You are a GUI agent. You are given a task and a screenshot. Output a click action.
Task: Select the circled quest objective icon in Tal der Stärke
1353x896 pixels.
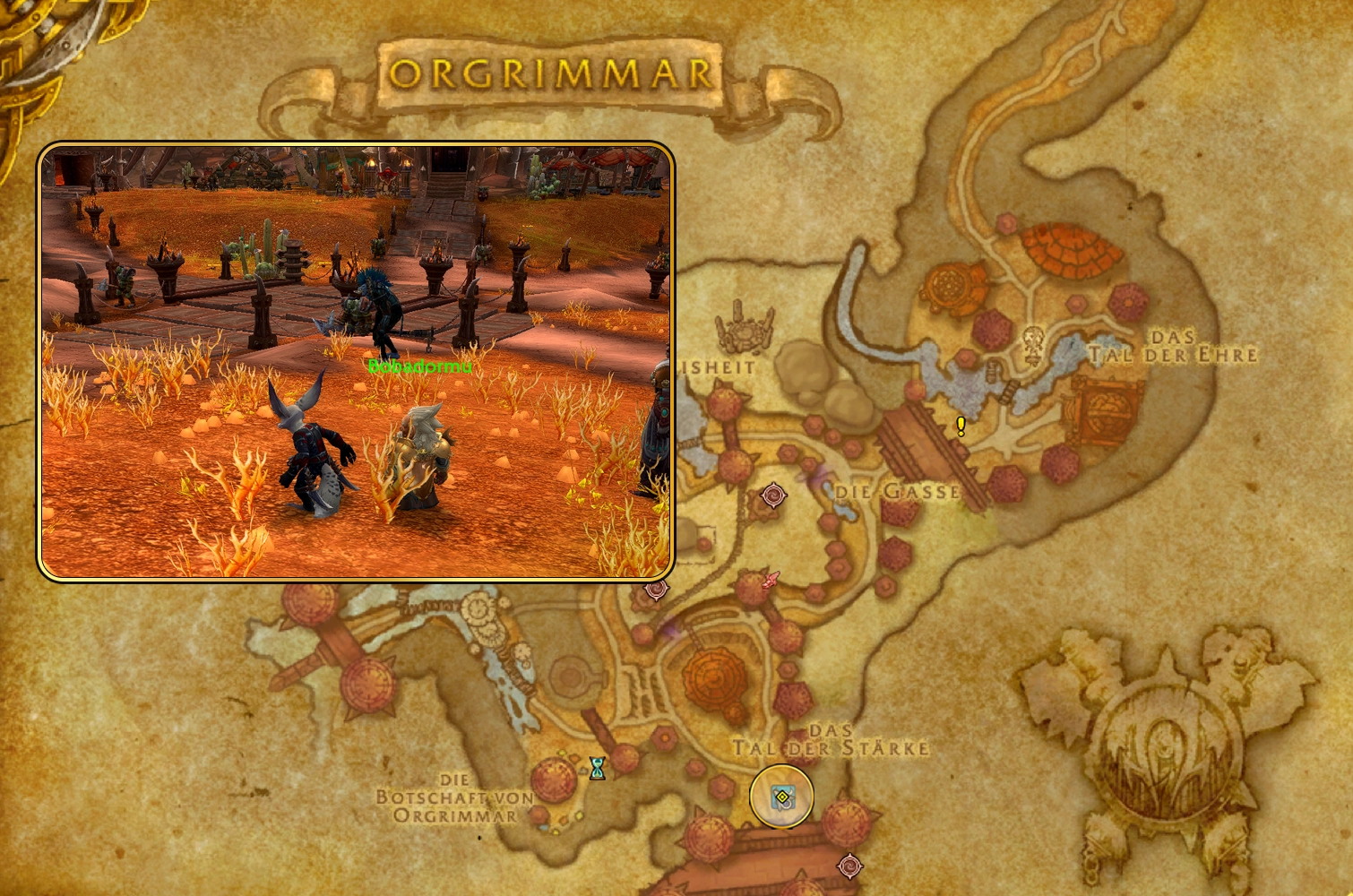[x=782, y=797]
